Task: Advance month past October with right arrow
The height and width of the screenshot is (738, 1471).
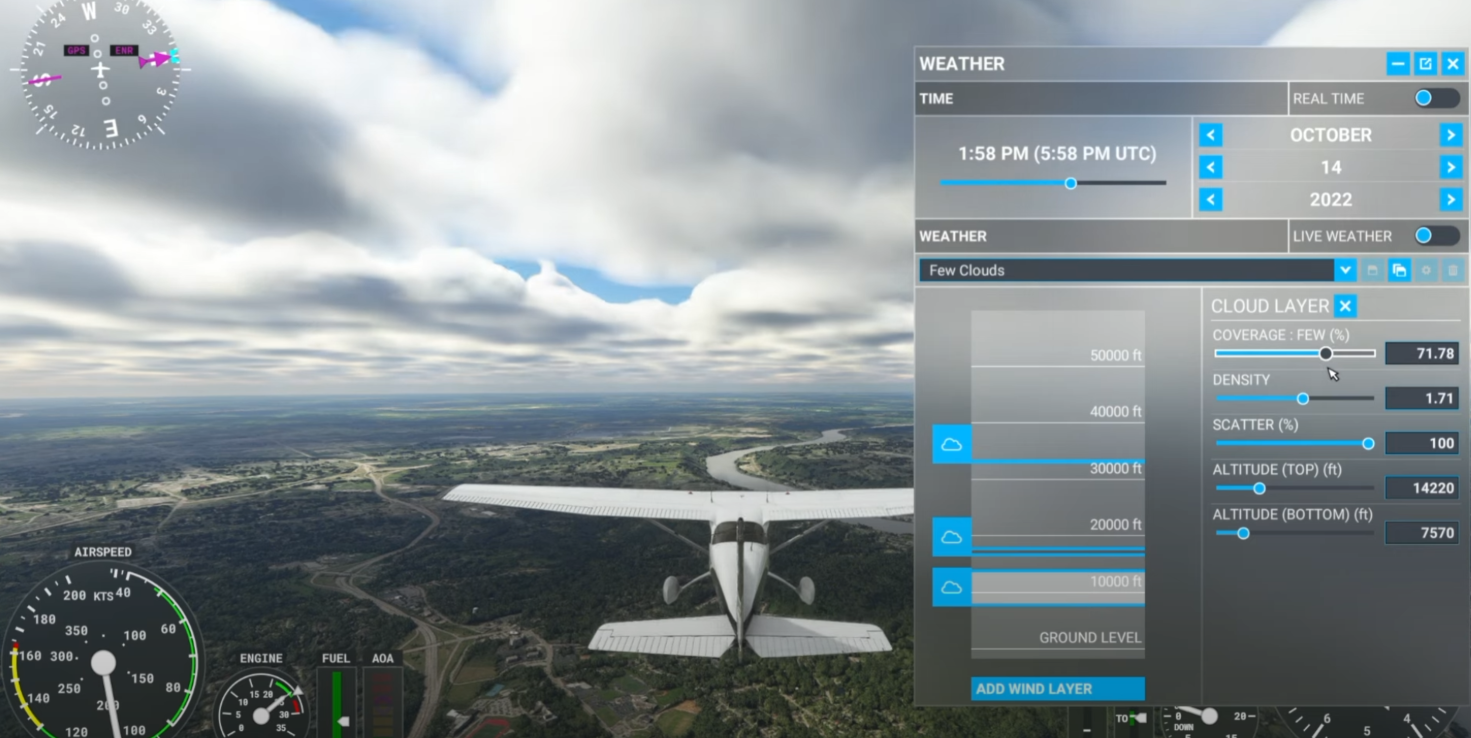Action: [x=1450, y=135]
